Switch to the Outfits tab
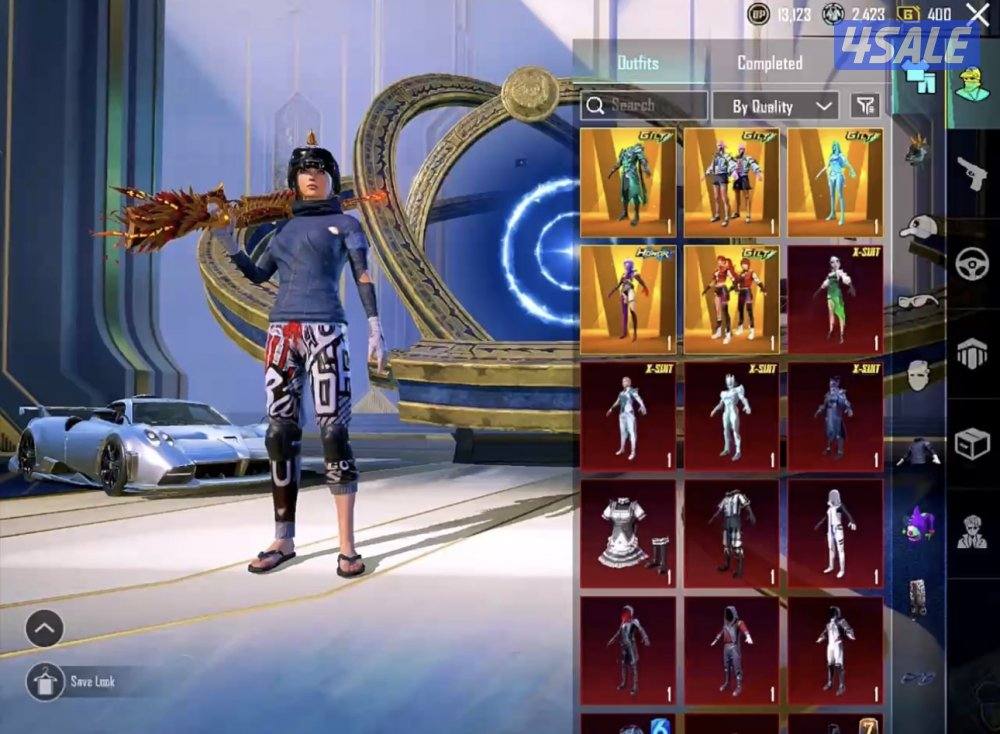This screenshot has height=734, width=1000. pyautogui.click(x=638, y=63)
